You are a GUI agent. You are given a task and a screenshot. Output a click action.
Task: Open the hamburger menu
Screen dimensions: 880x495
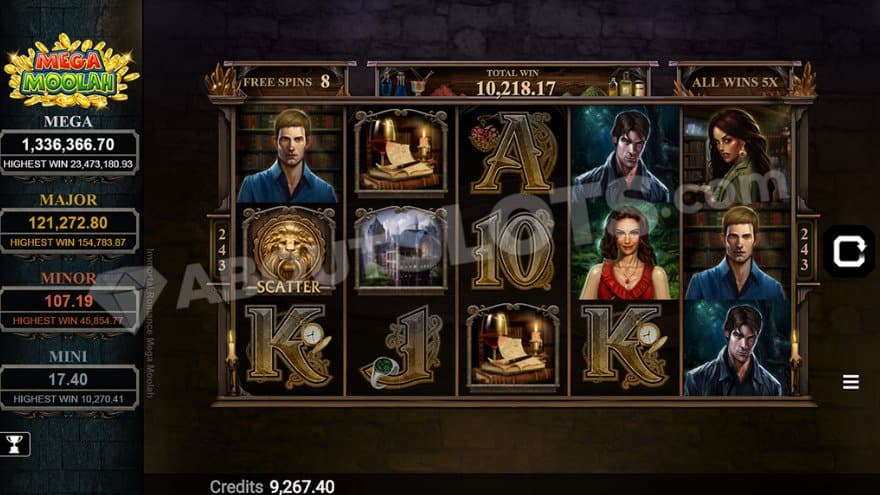pos(851,382)
